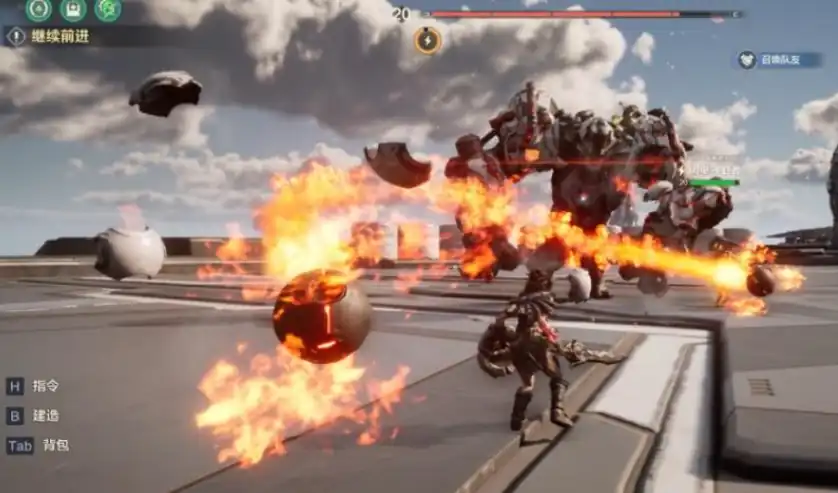838x493 pixels.
Task: Select the green square-emblem buff icon
Action: click(x=73, y=10)
